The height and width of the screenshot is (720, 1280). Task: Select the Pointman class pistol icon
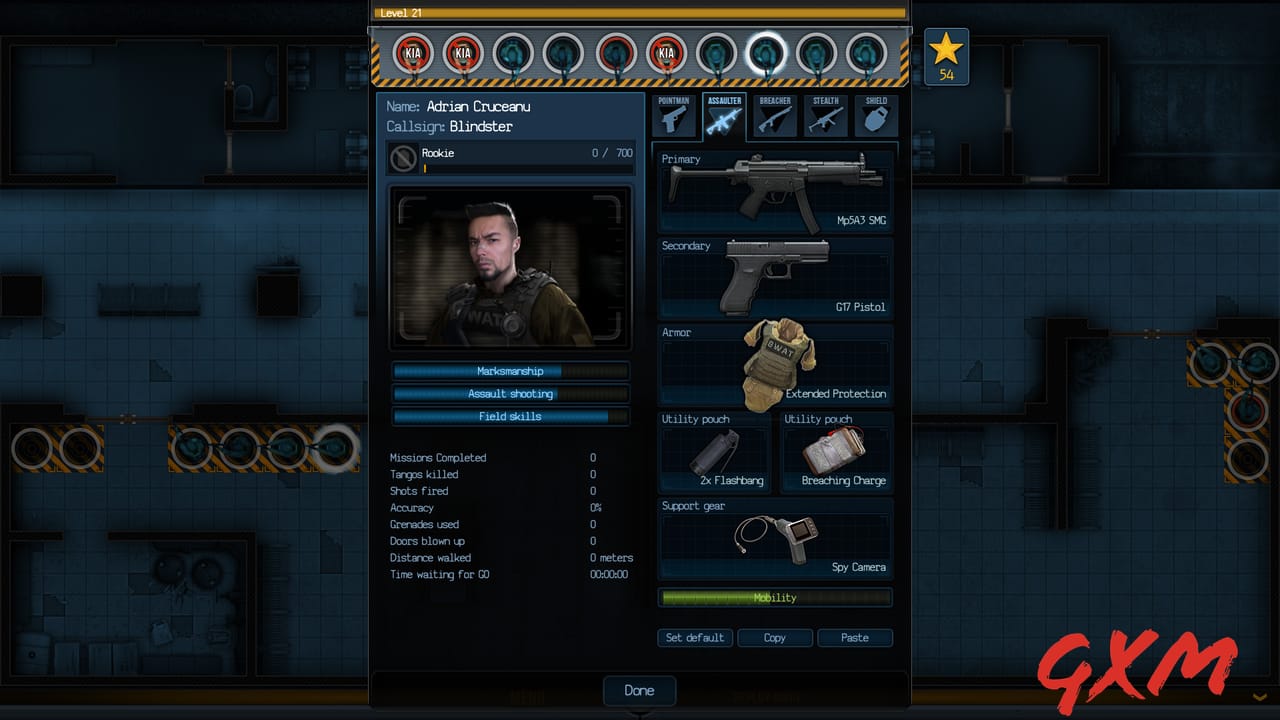[x=674, y=117]
